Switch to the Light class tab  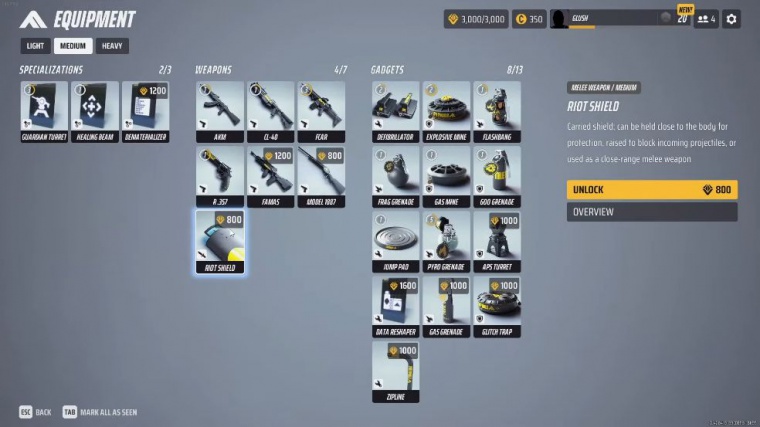pos(34,46)
